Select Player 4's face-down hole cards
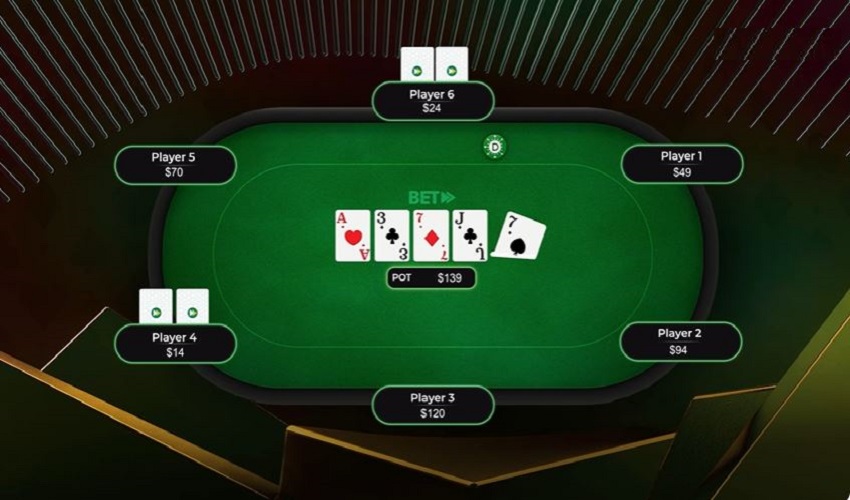The height and width of the screenshot is (500, 850). pos(174,306)
